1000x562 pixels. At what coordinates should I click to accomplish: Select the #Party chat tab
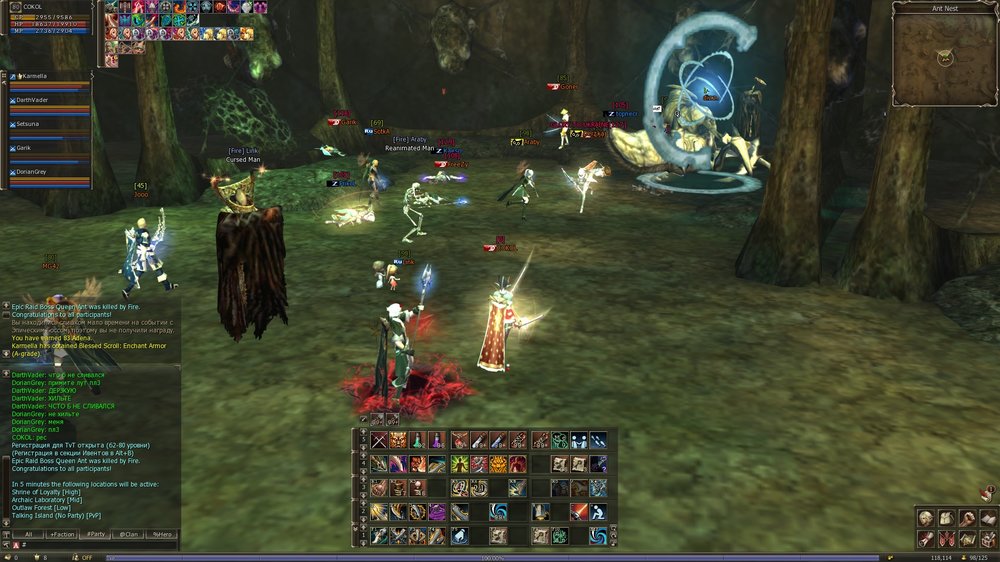96,535
